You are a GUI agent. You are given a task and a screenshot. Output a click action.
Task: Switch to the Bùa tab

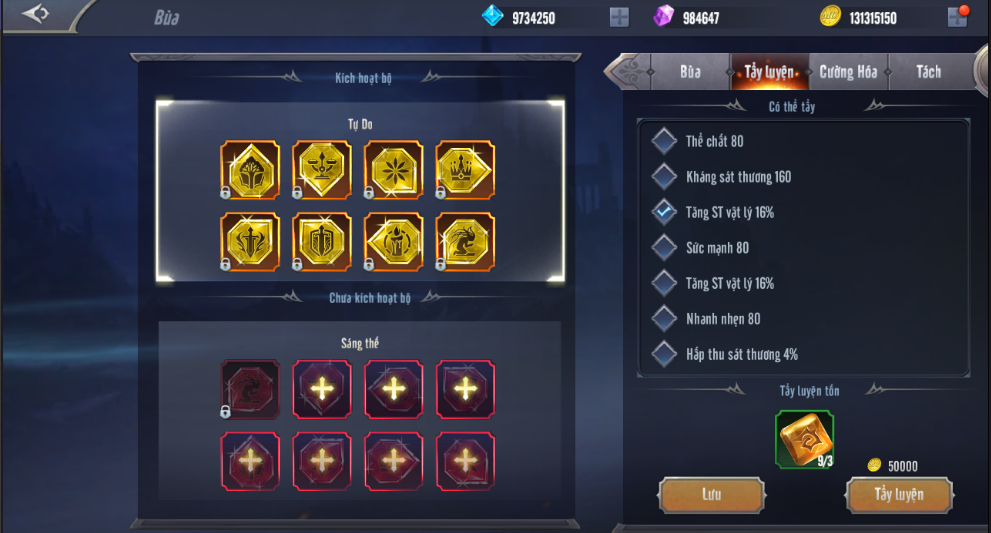[690, 72]
